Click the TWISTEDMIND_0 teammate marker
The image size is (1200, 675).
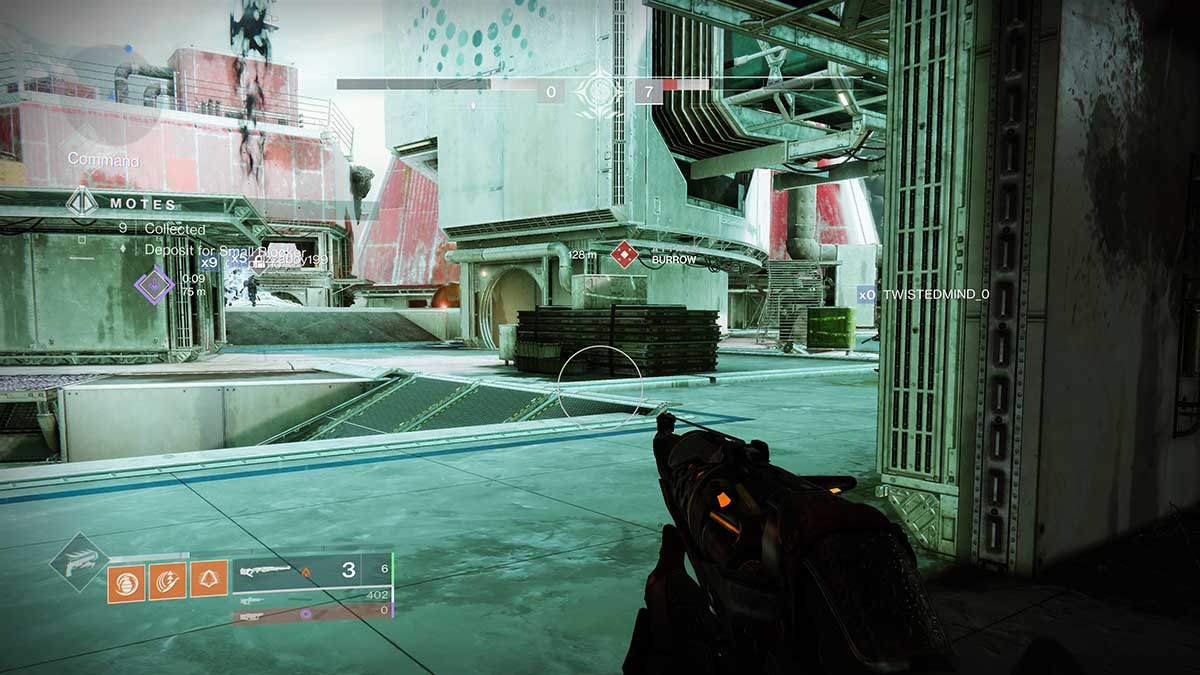[866, 295]
